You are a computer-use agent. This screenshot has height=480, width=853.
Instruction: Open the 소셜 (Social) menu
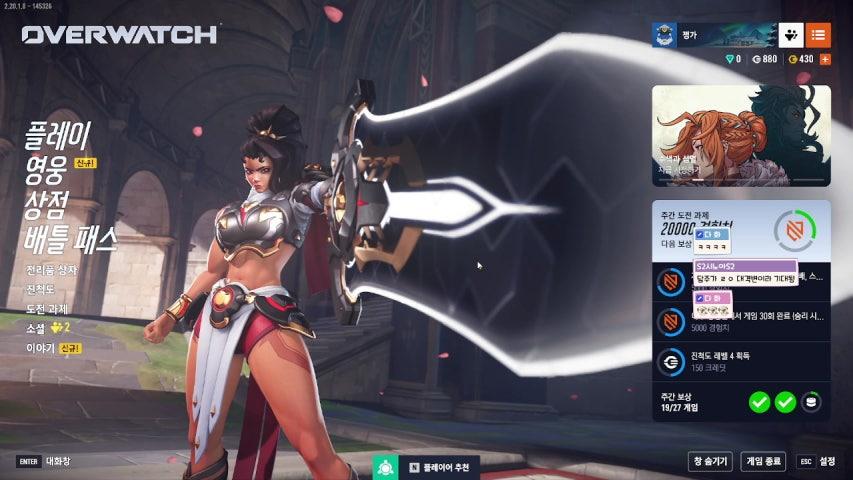tap(36, 328)
